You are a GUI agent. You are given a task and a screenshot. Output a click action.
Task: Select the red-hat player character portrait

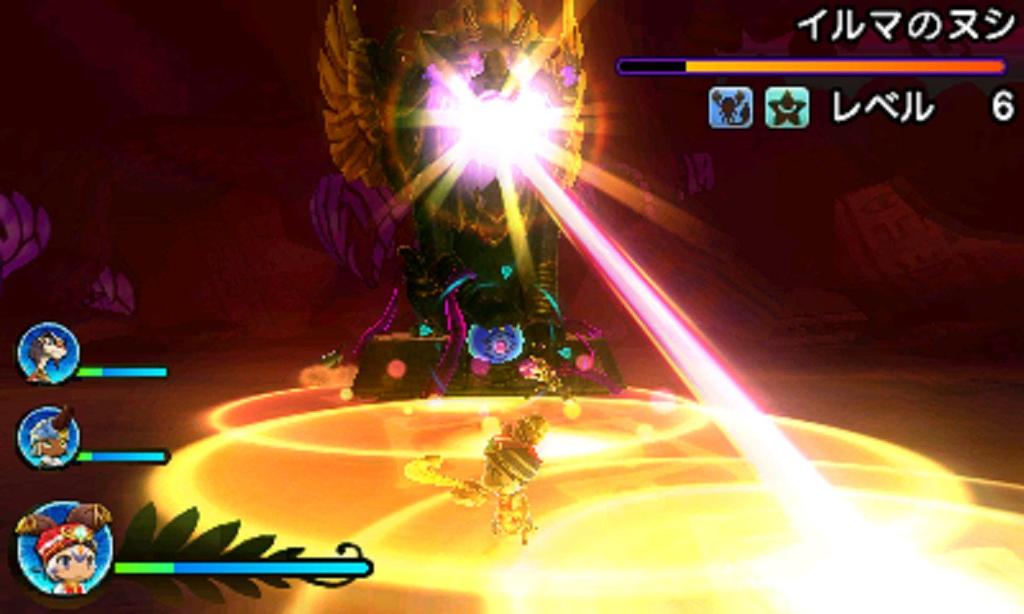(63, 549)
